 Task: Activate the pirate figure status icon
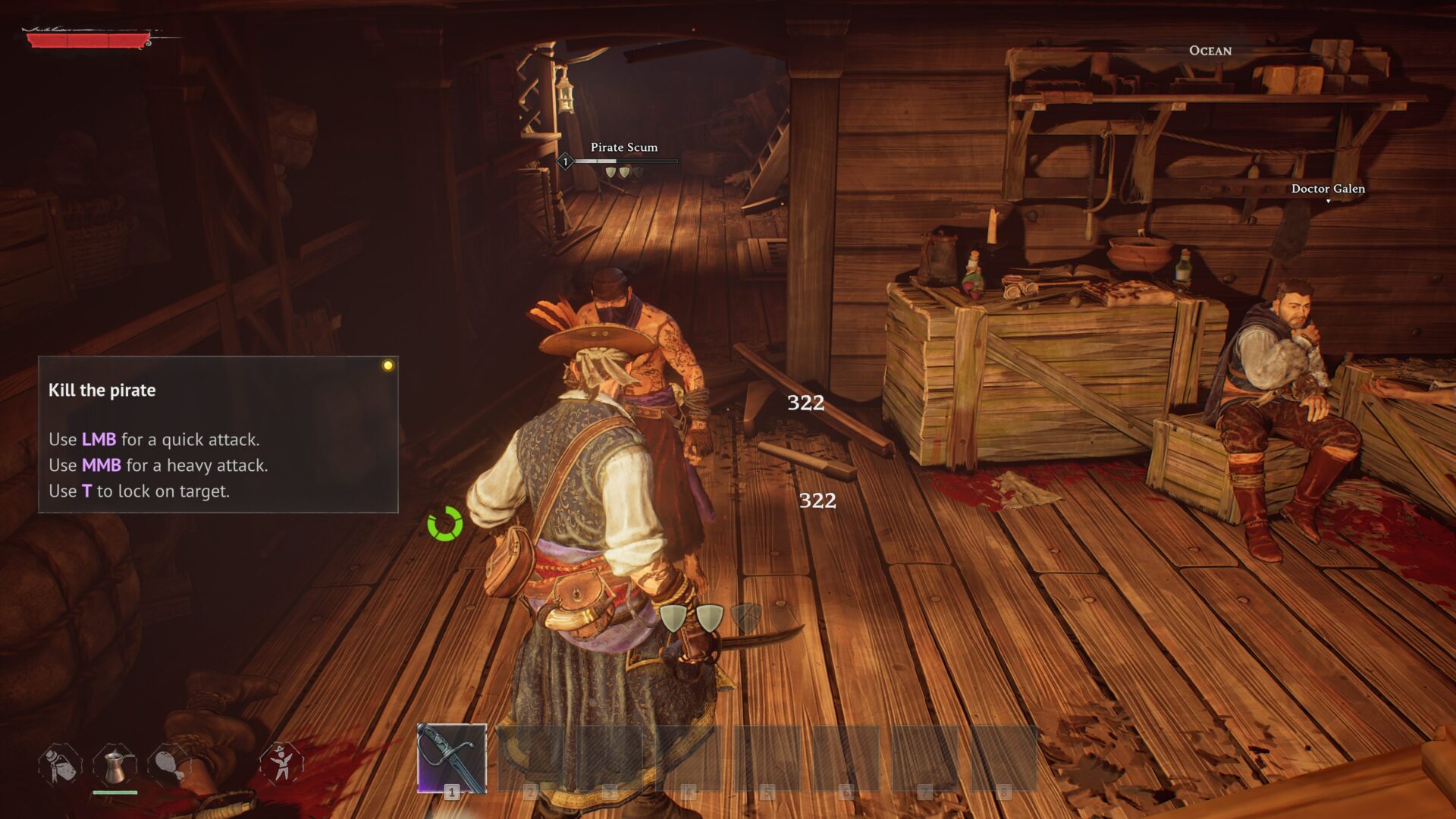[281, 762]
